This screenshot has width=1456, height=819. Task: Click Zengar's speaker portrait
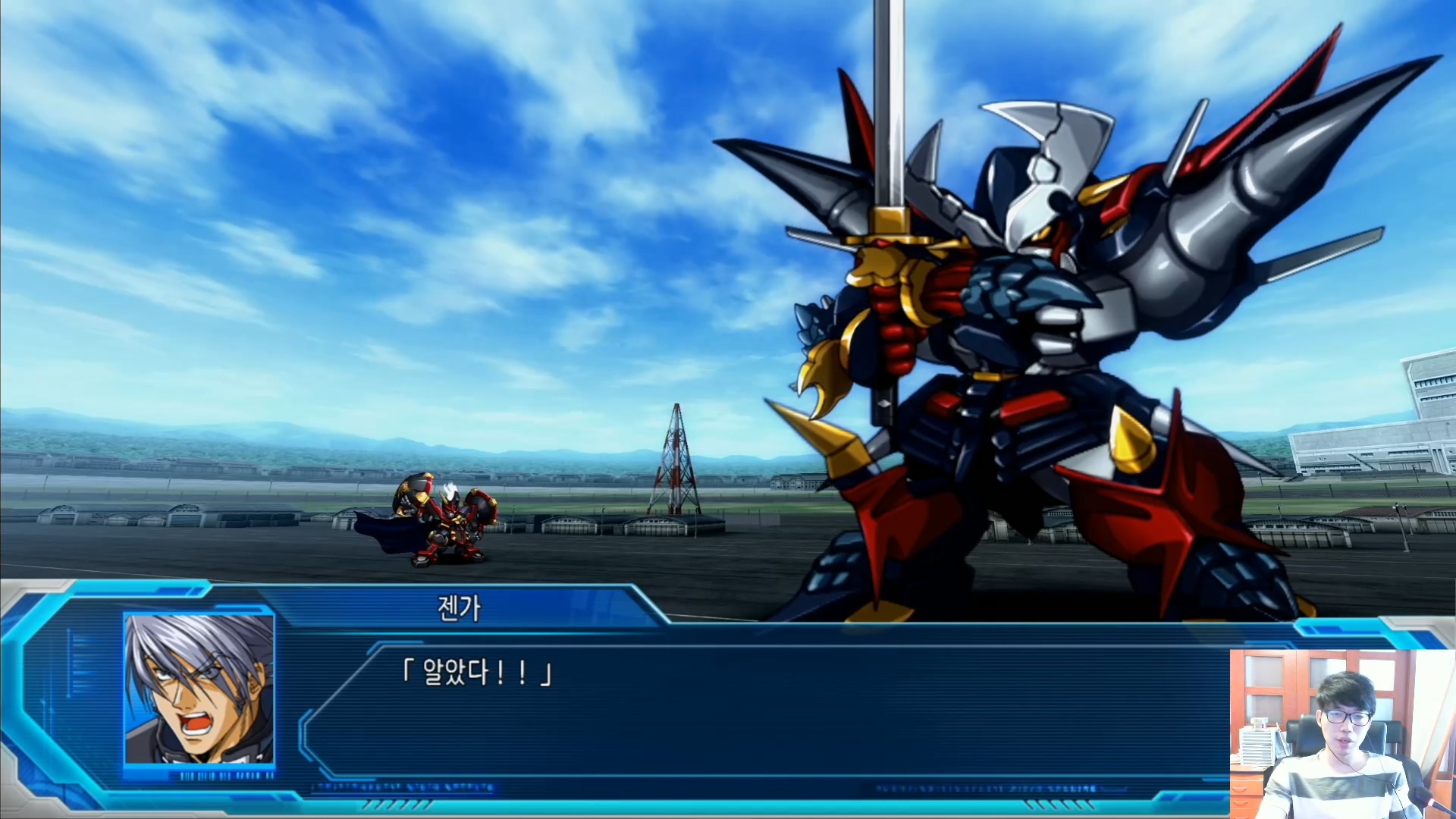(x=199, y=689)
